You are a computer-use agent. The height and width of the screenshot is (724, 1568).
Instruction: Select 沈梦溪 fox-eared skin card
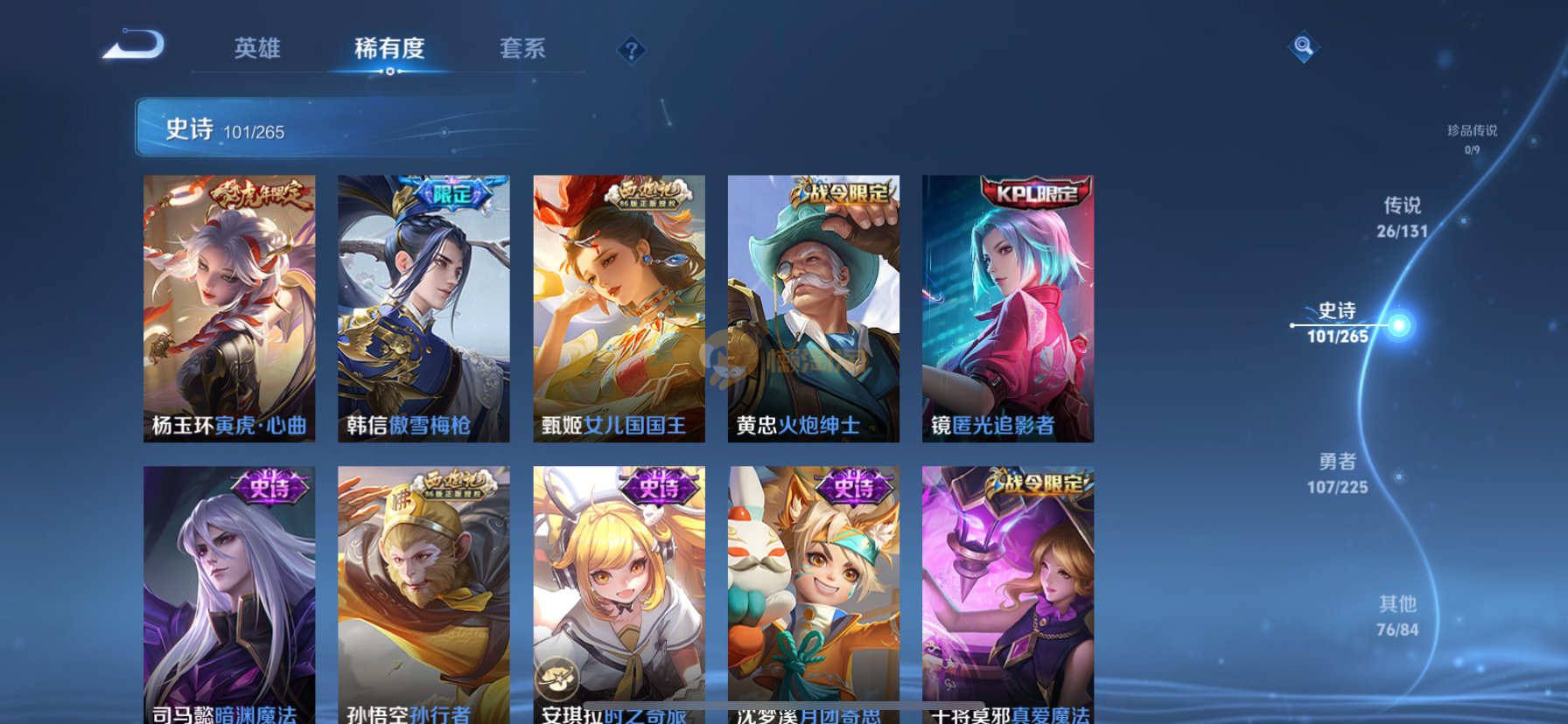pyautogui.click(x=813, y=595)
